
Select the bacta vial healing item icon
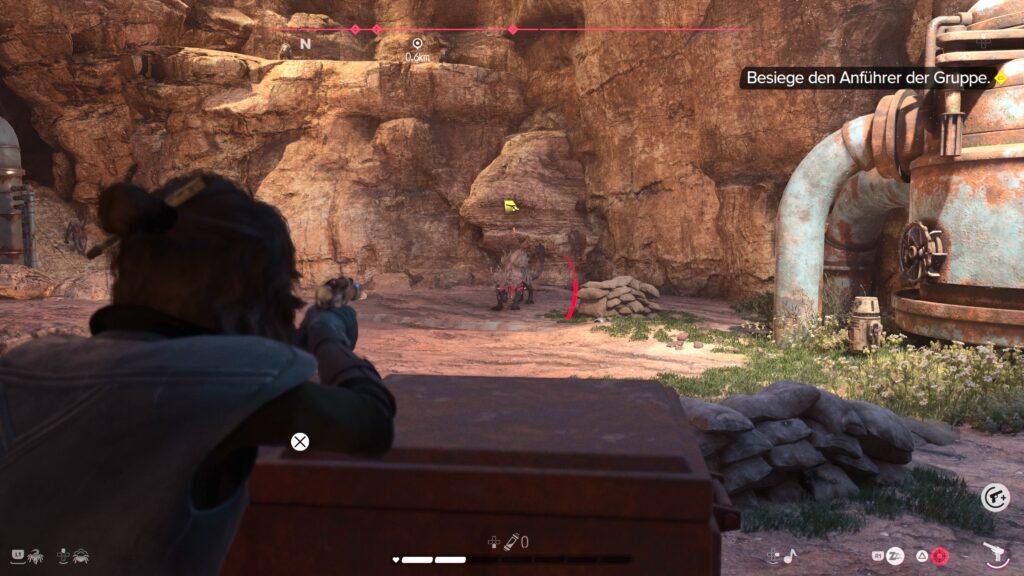click(x=510, y=542)
